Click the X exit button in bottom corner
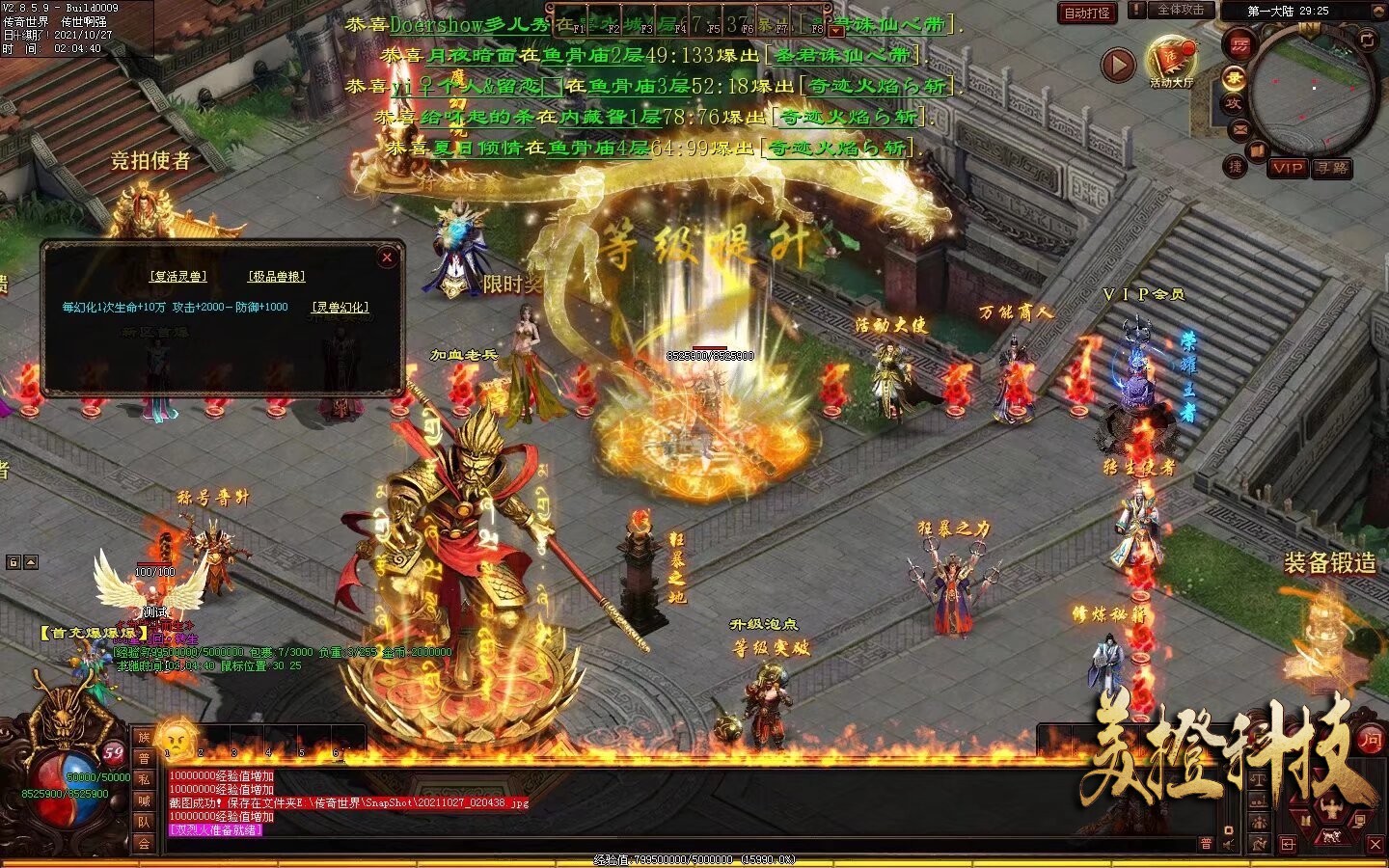 1375,845
